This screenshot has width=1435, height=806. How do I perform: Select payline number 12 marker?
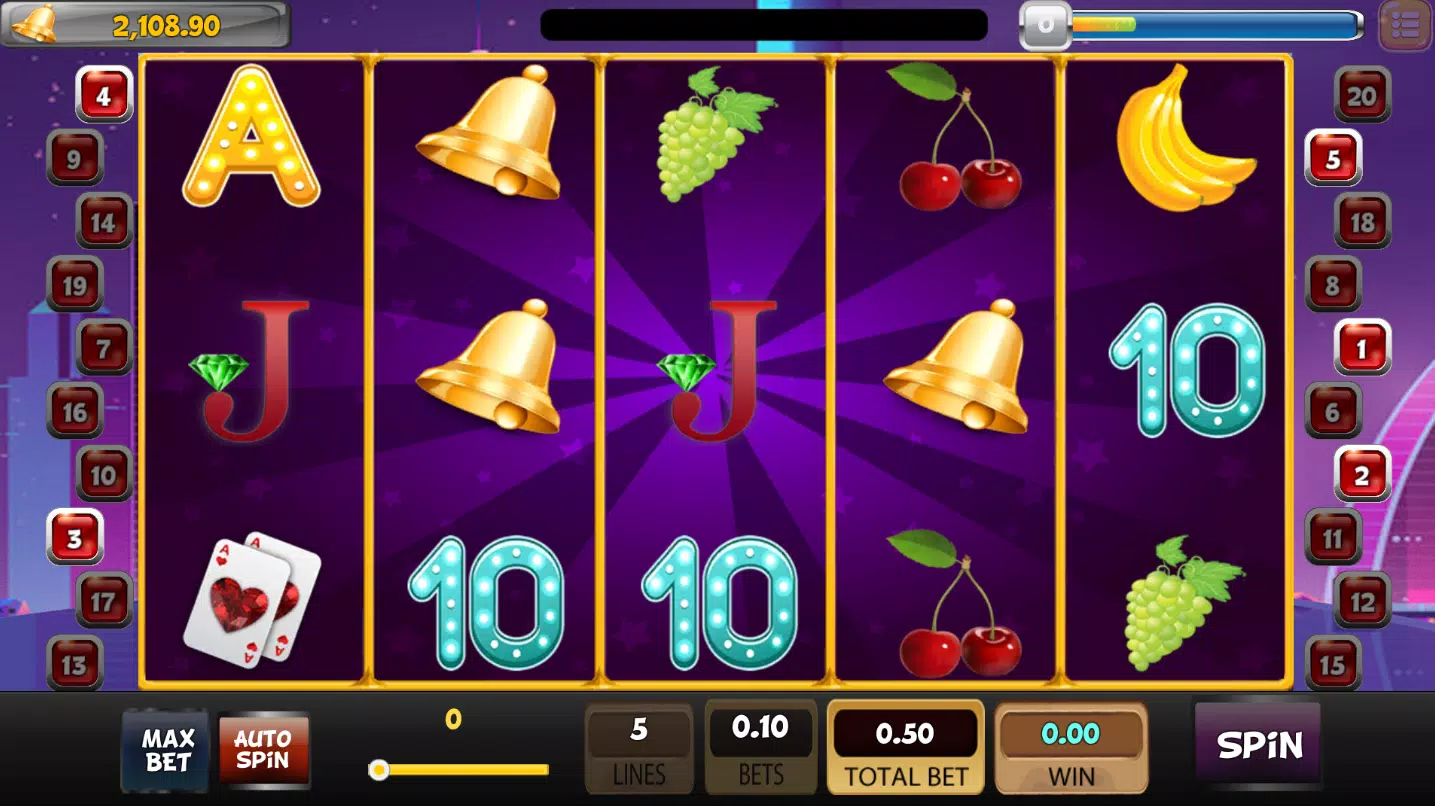[x=1362, y=601]
